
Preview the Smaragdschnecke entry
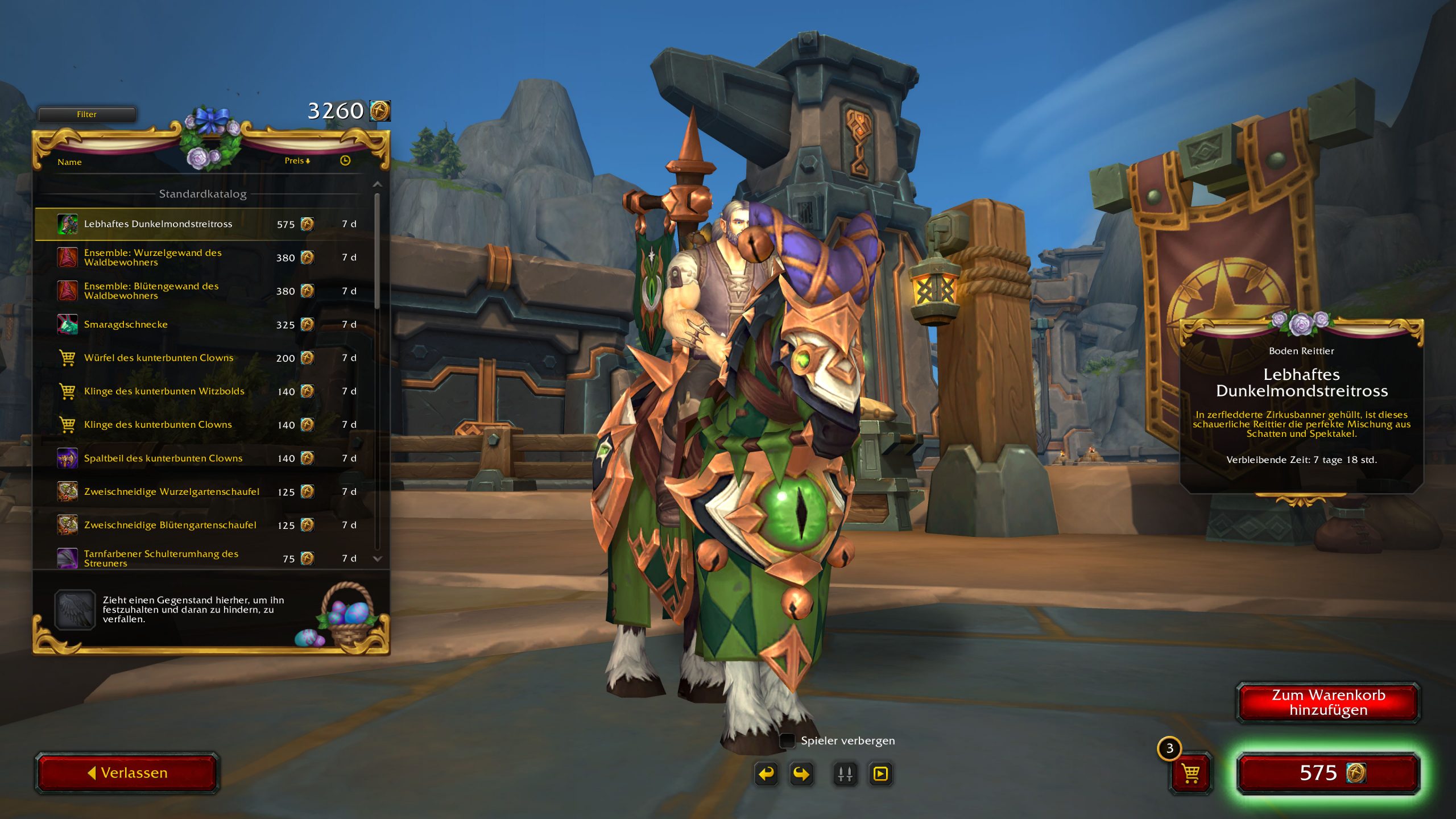click(x=126, y=325)
